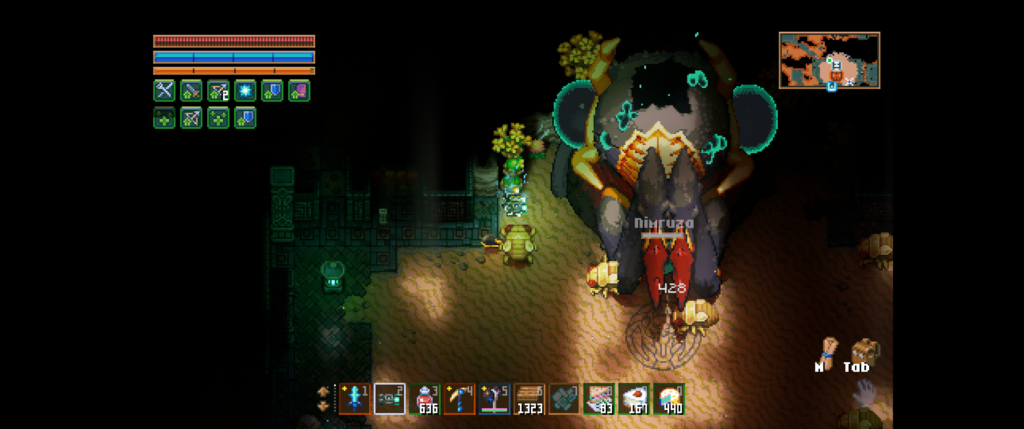
Task: Choose the rainbow food stack of 440
Action: [670, 399]
